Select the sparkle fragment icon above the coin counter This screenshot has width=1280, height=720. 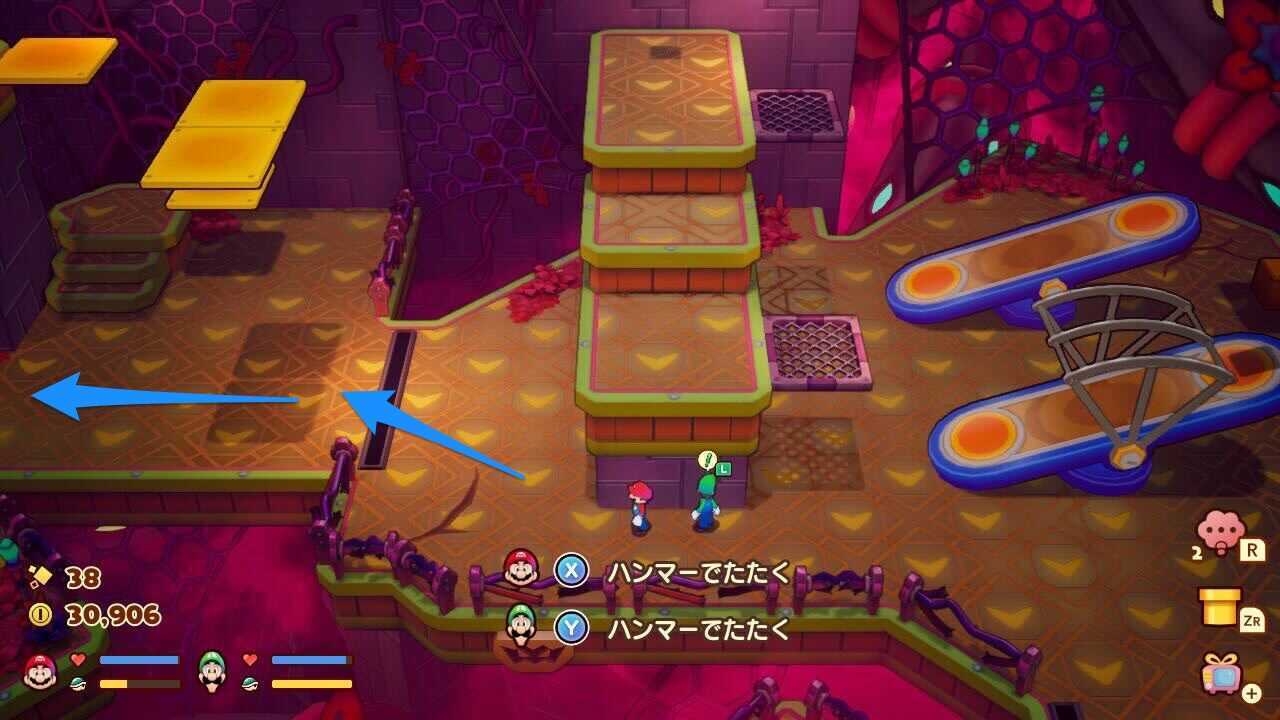tap(40, 575)
